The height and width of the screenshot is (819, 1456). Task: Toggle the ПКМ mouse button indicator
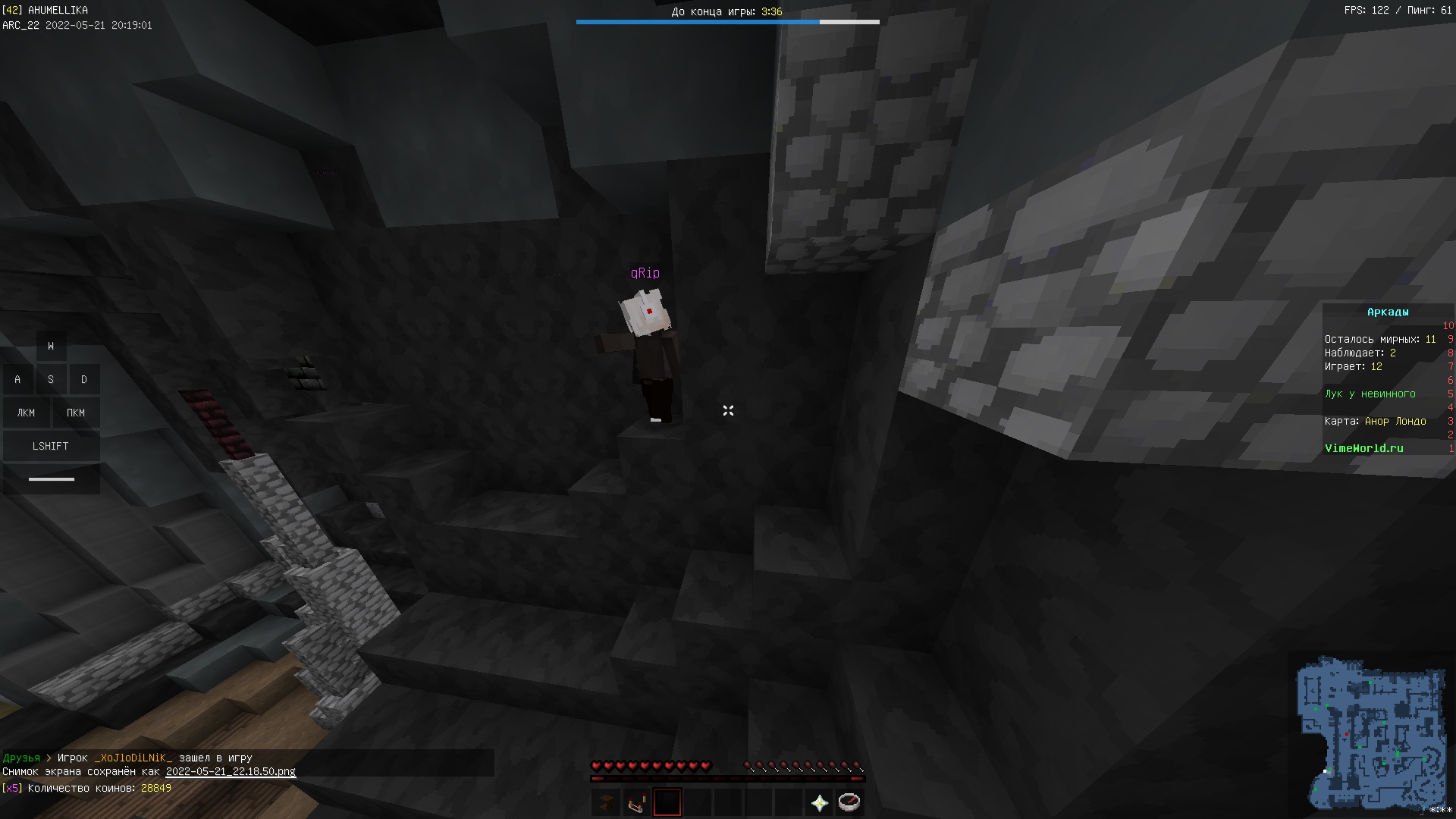pyautogui.click(x=77, y=413)
